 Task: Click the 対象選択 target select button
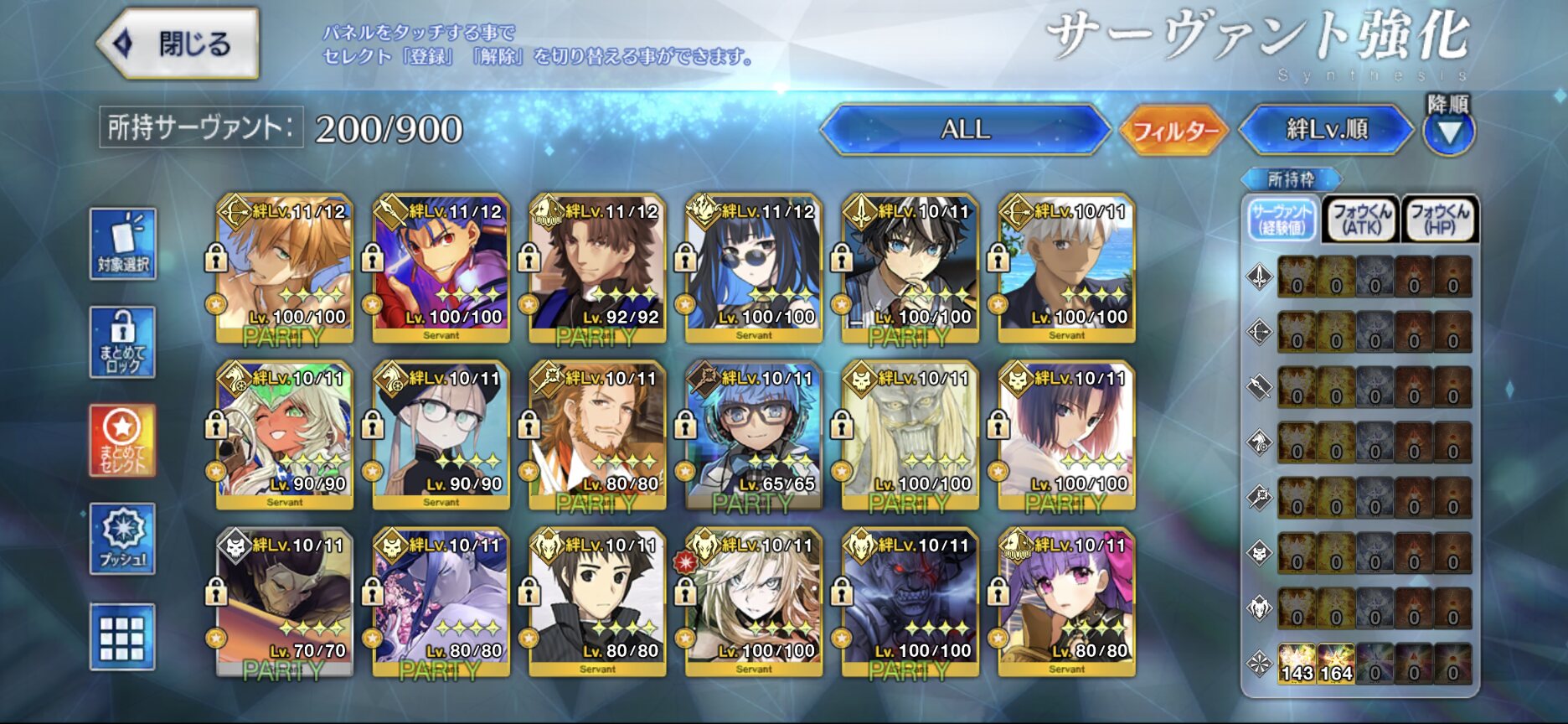click(123, 244)
